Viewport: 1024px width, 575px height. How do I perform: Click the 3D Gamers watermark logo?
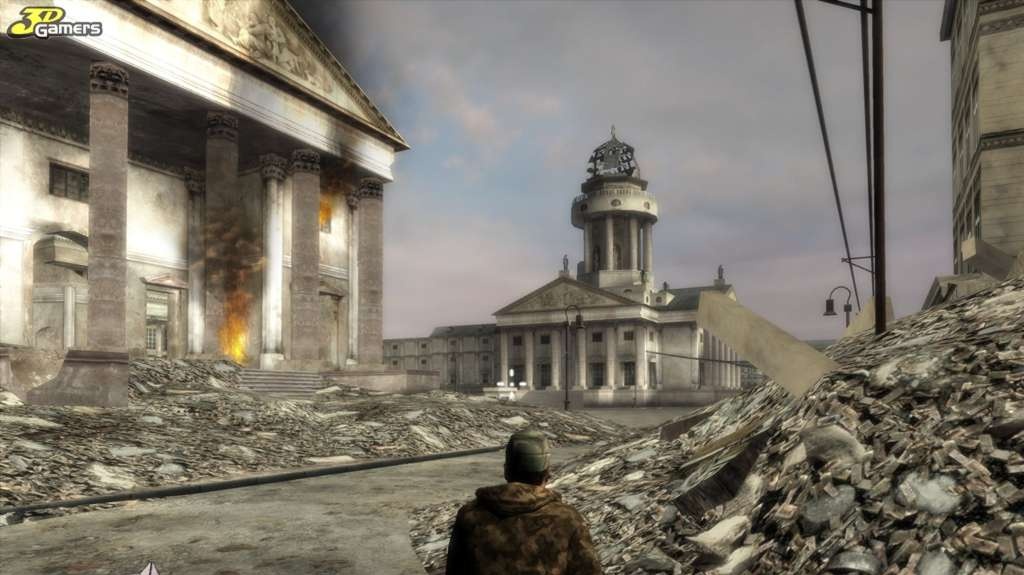(54, 22)
